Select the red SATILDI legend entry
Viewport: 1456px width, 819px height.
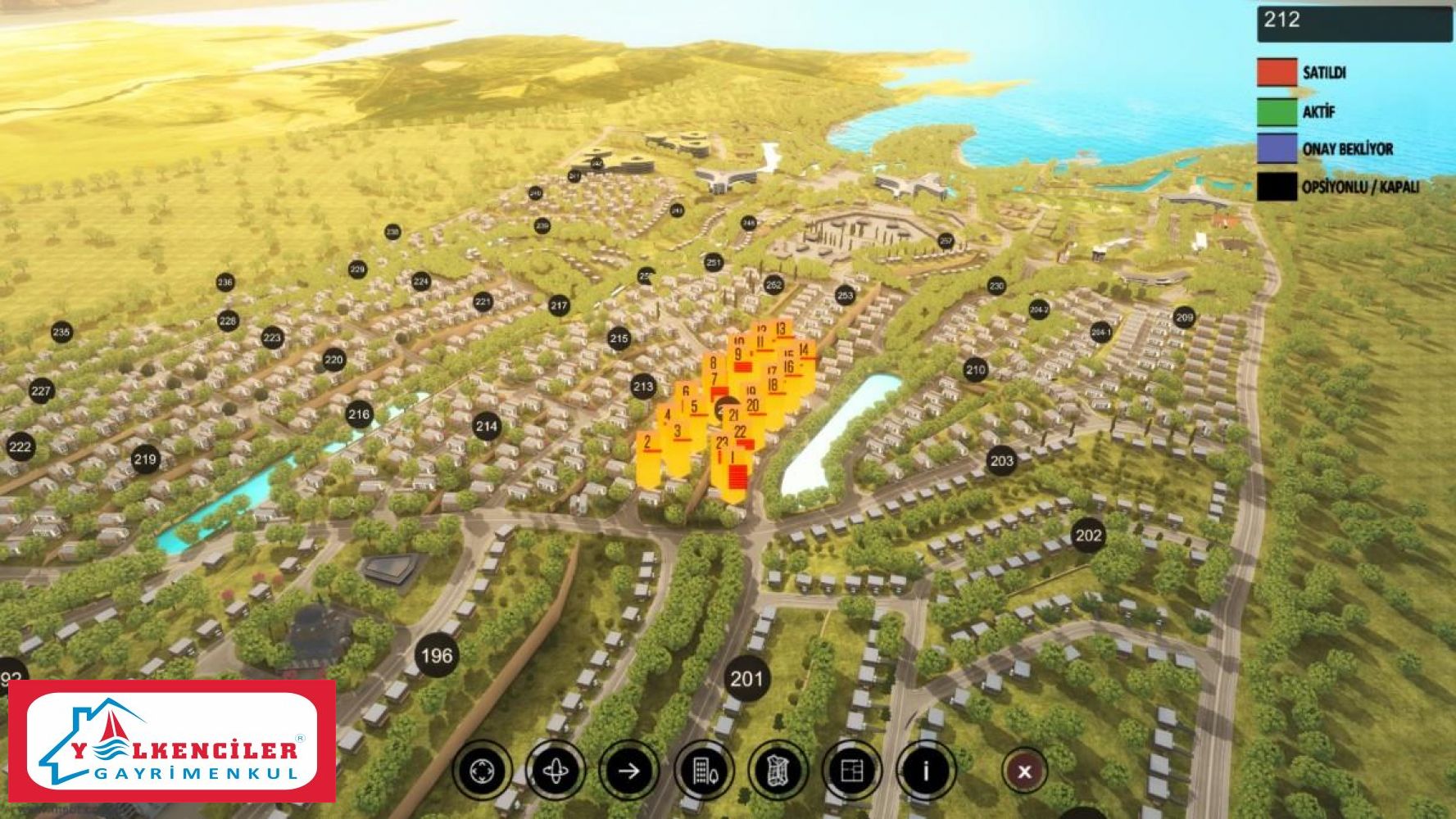[1277, 72]
